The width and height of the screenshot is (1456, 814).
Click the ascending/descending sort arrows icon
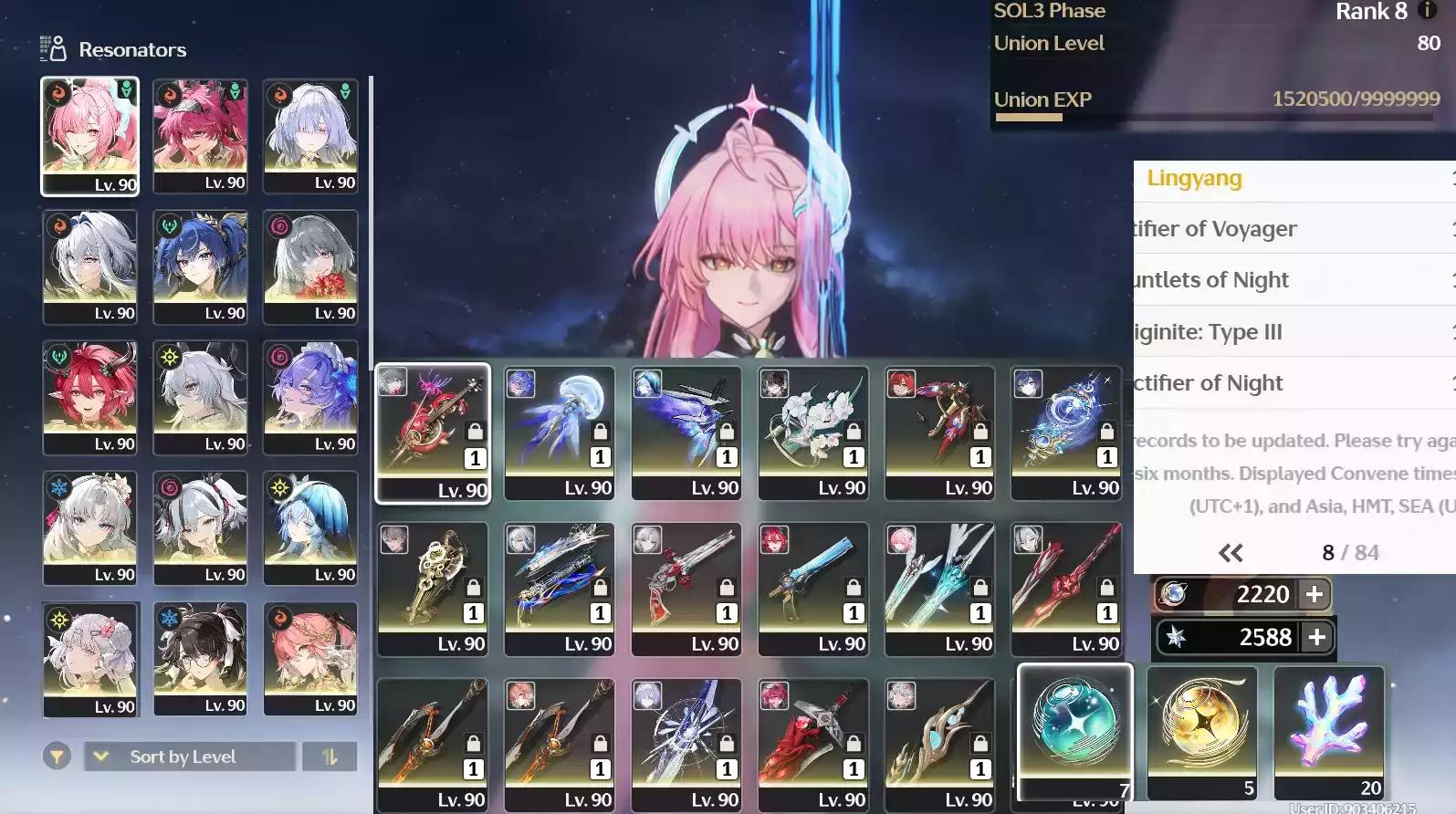pos(330,757)
